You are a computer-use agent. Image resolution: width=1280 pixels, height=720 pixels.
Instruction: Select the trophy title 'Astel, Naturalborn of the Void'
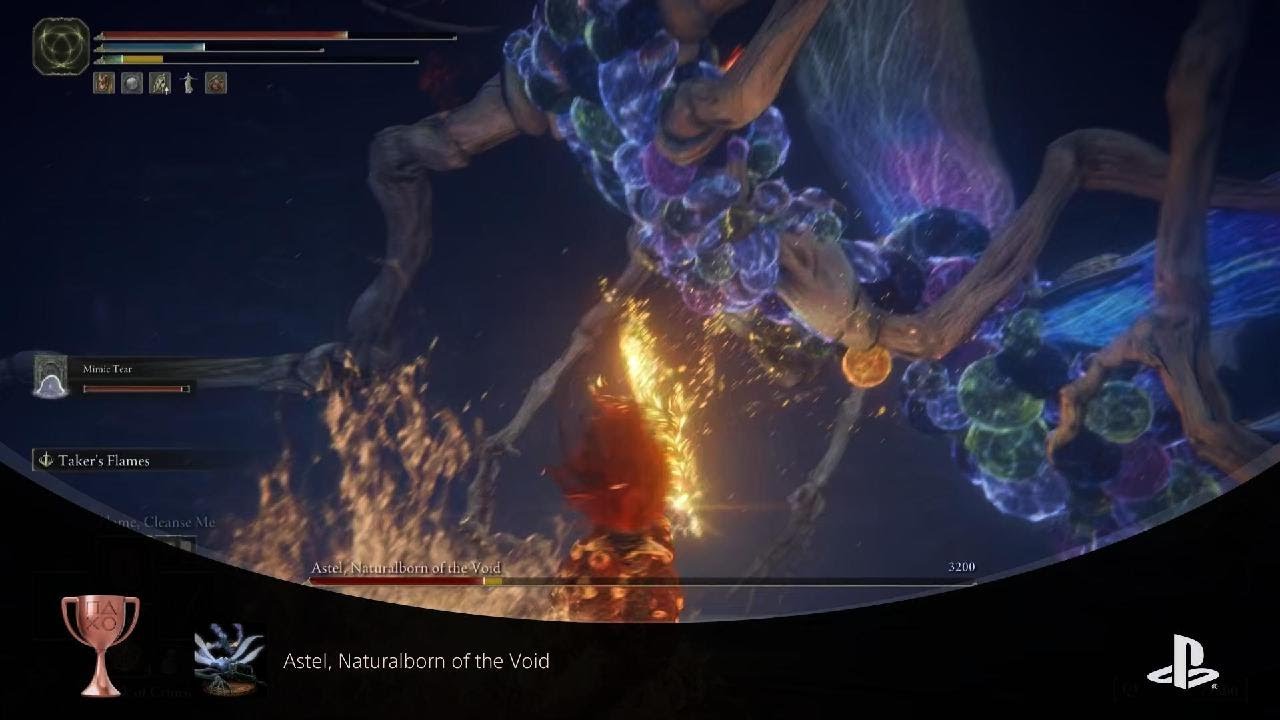pyautogui.click(x=416, y=661)
